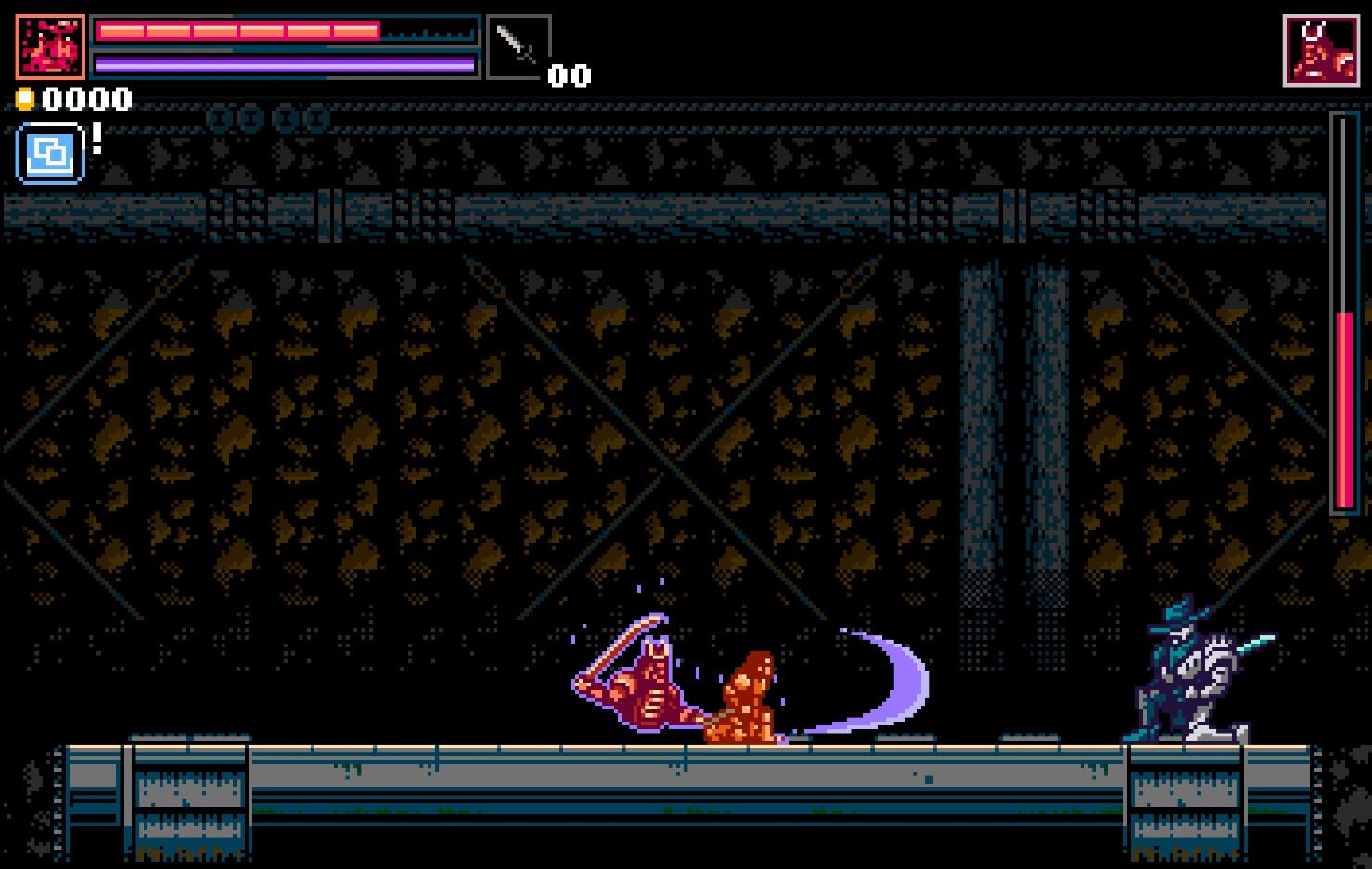
Task: Select the blue special item icon with exclamation mark
Action: [x=49, y=152]
